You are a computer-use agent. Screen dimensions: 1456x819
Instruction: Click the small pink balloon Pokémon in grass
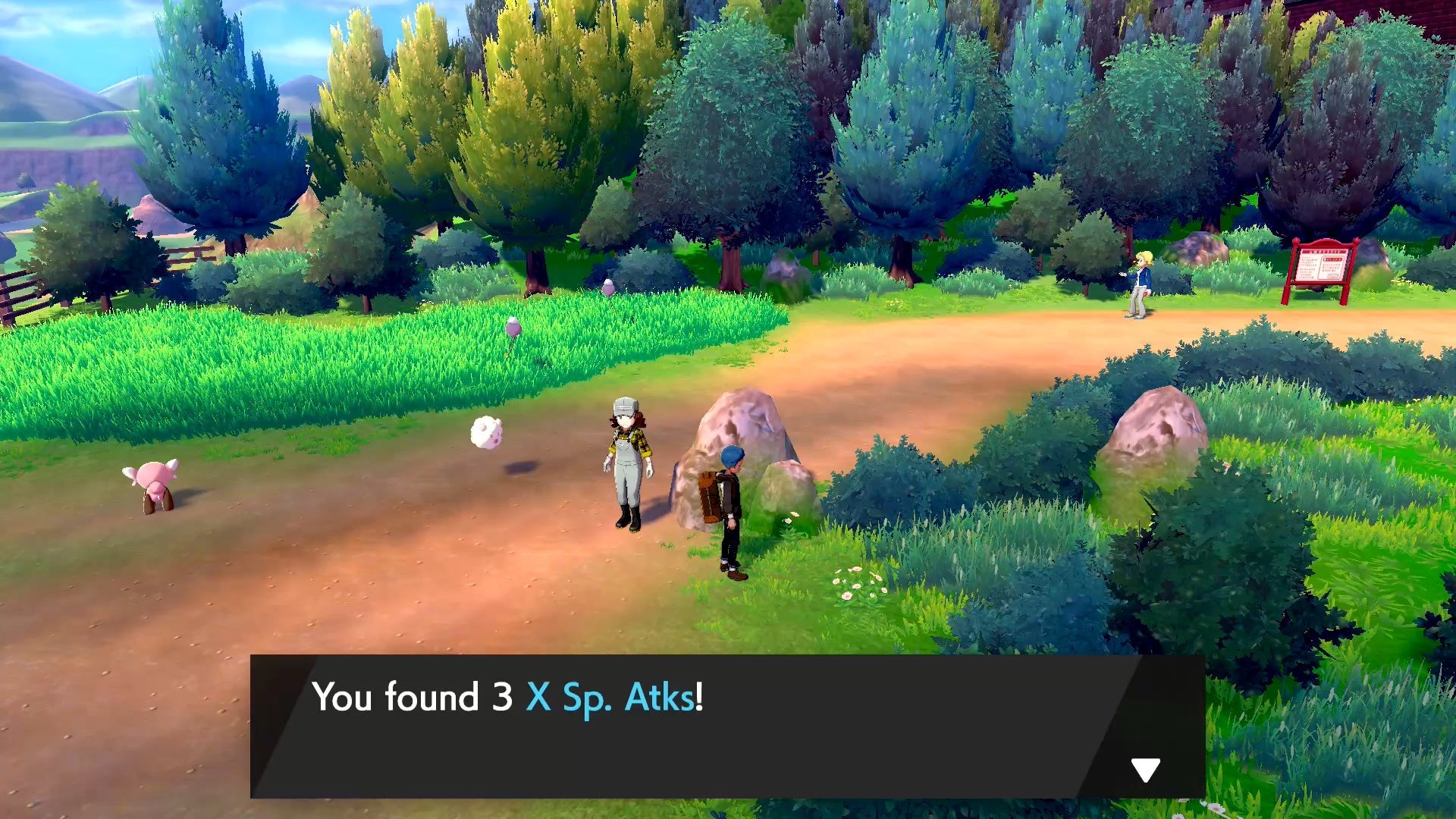512,326
